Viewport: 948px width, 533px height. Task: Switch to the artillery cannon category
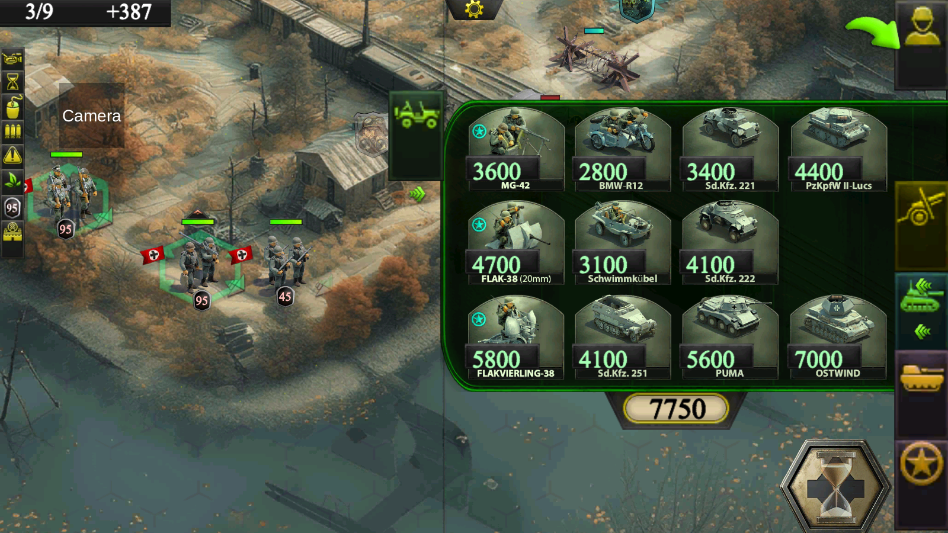click(x=920, y=212)
